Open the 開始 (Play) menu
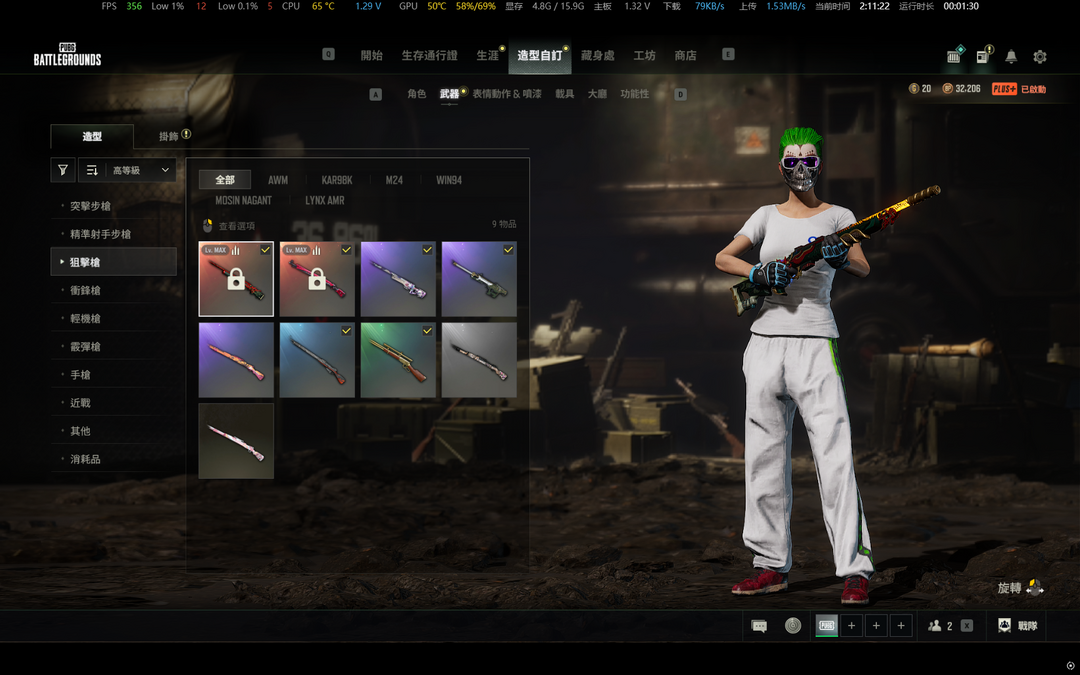The width and height of the screenshot is (1080, 675). [x=371, y=56]
